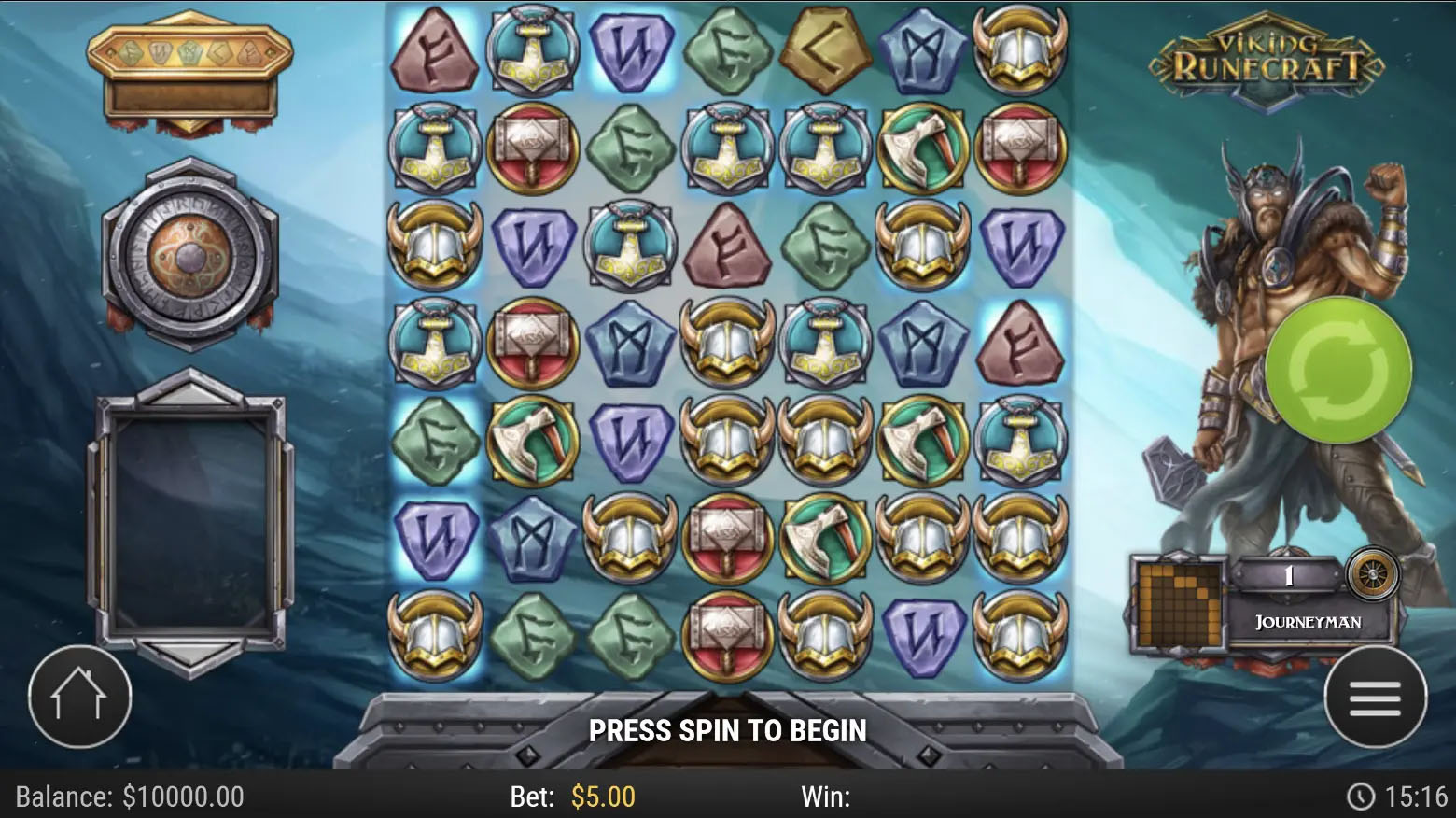
Task: Click the empty stone frame panel on the left
Action: point(190,518)
